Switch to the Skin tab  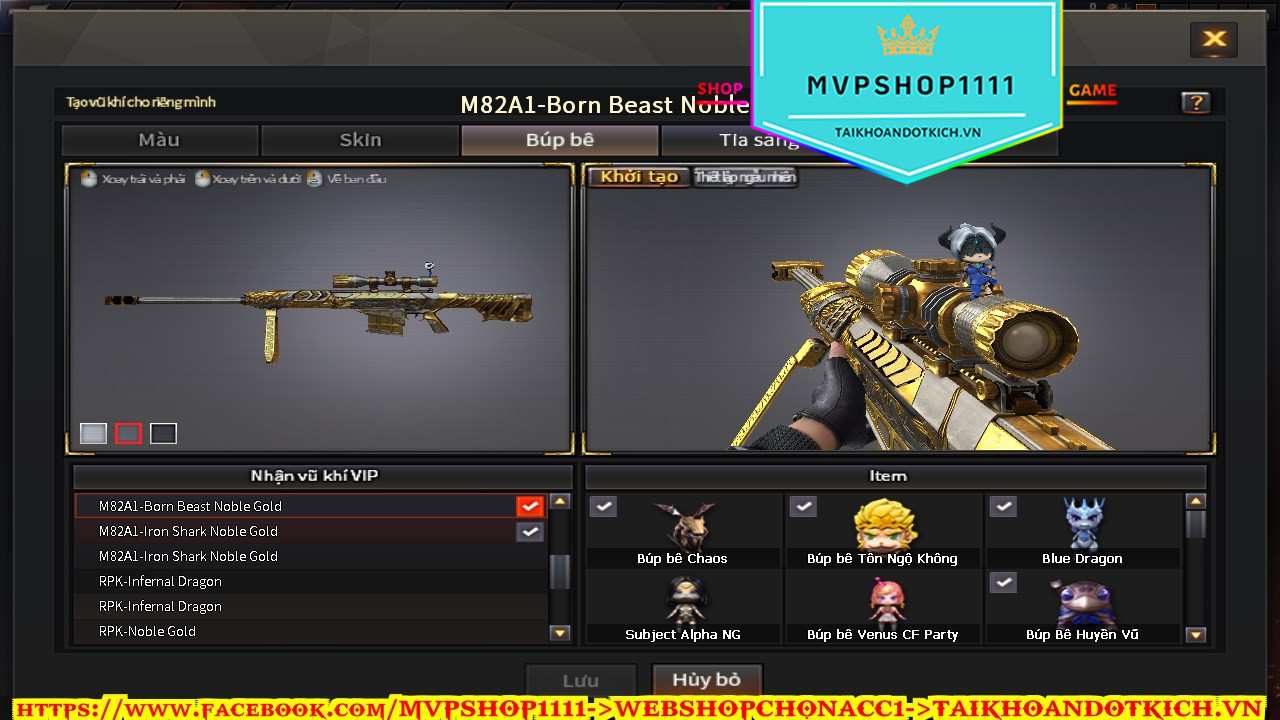(x=360, y=140)
